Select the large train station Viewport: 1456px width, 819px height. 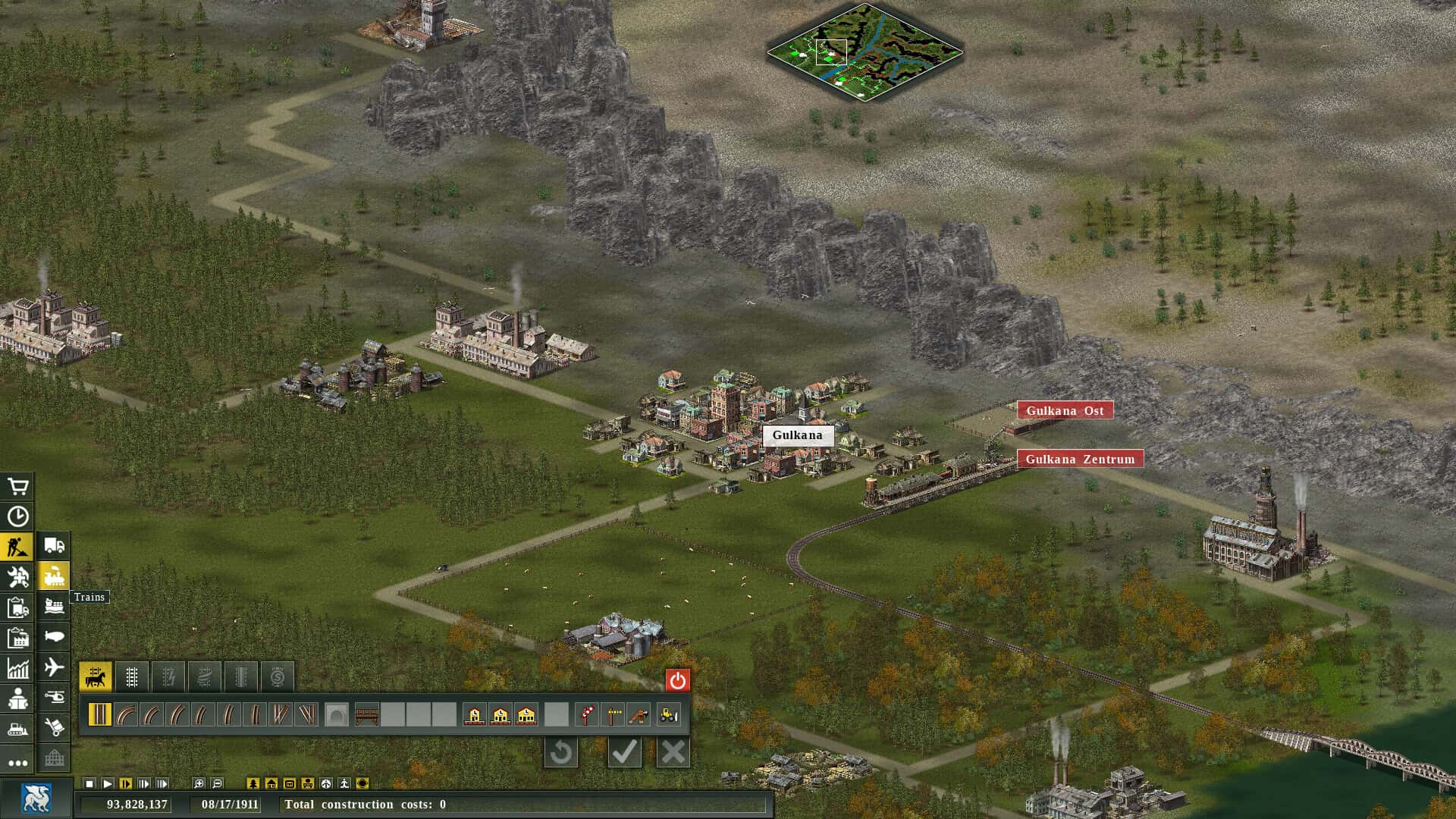point(525,715)
